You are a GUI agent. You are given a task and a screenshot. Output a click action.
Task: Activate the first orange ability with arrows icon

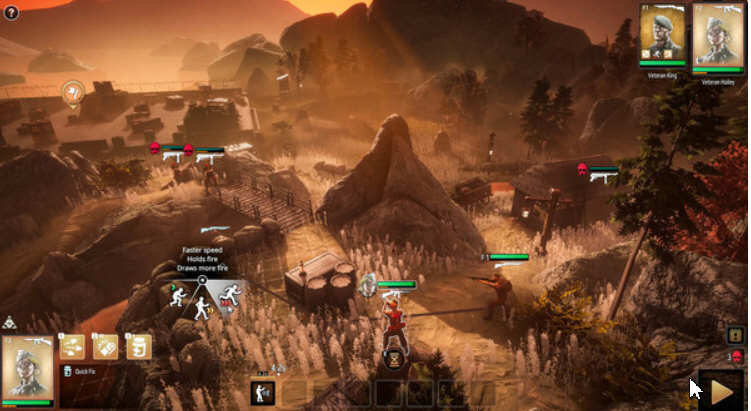(x=71, y=346)
